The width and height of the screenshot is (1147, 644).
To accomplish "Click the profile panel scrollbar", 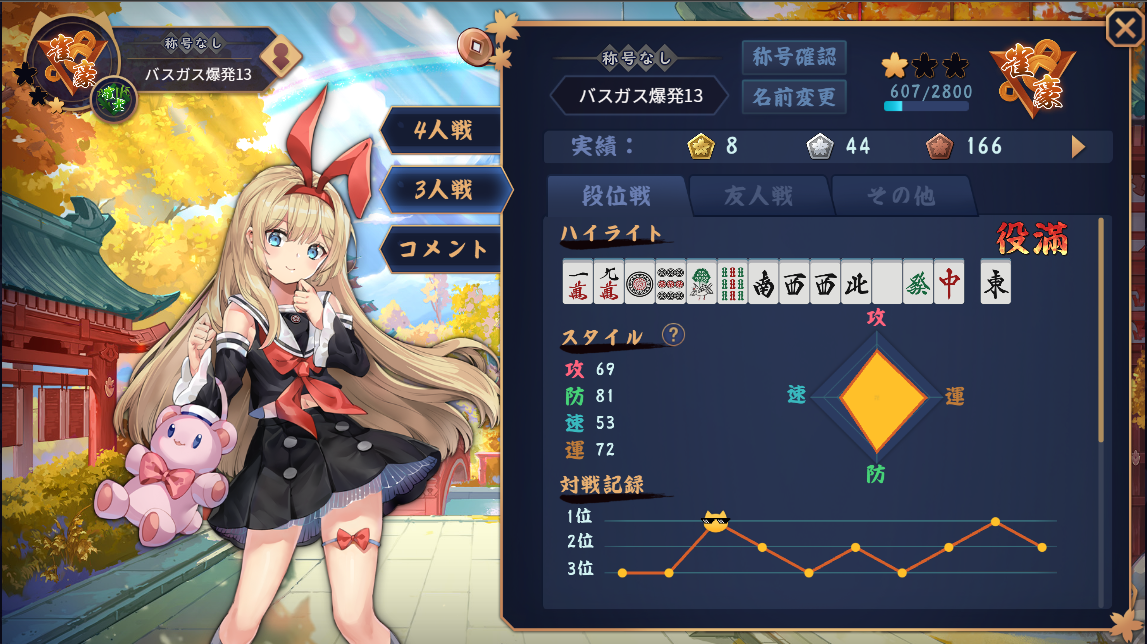I will coord(1101,330).
